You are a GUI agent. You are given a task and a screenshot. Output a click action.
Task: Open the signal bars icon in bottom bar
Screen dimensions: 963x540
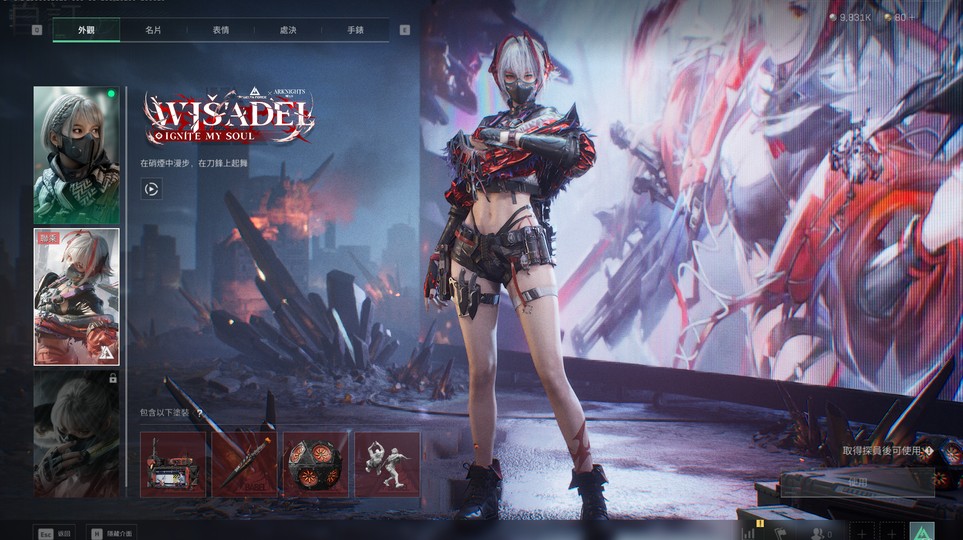coord(748,534)
